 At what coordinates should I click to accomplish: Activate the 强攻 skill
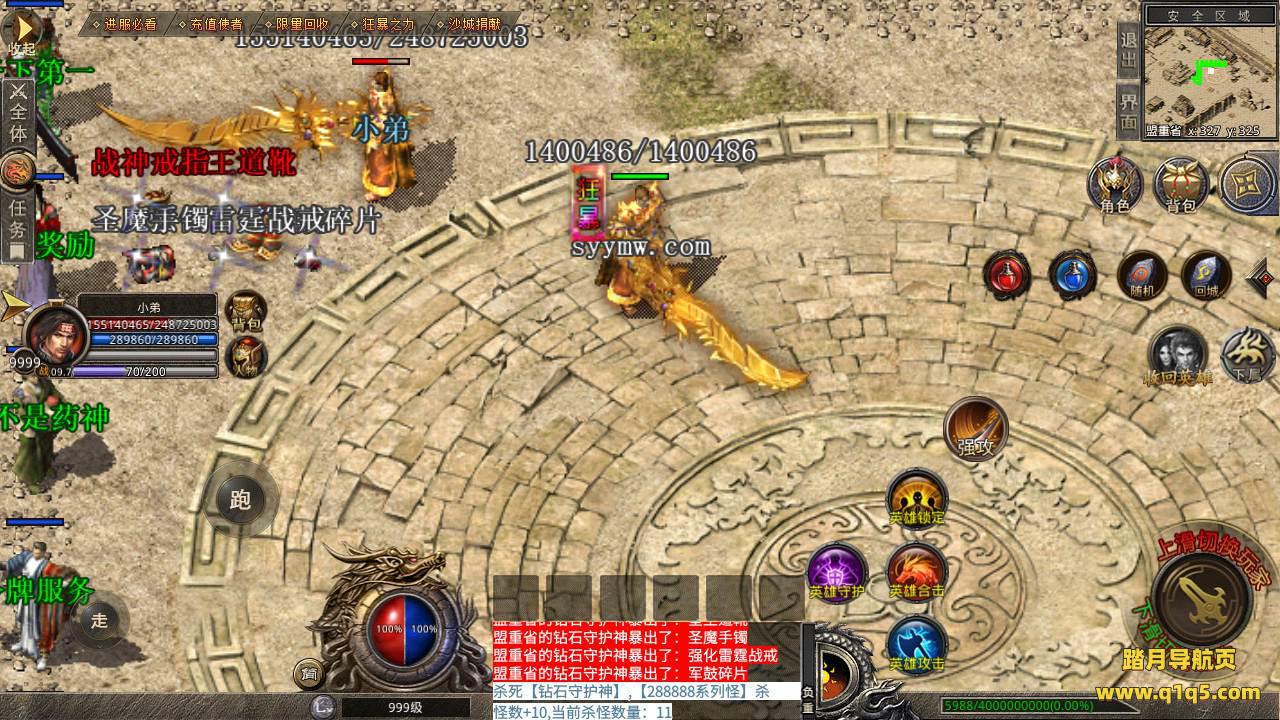click(975, 430)
